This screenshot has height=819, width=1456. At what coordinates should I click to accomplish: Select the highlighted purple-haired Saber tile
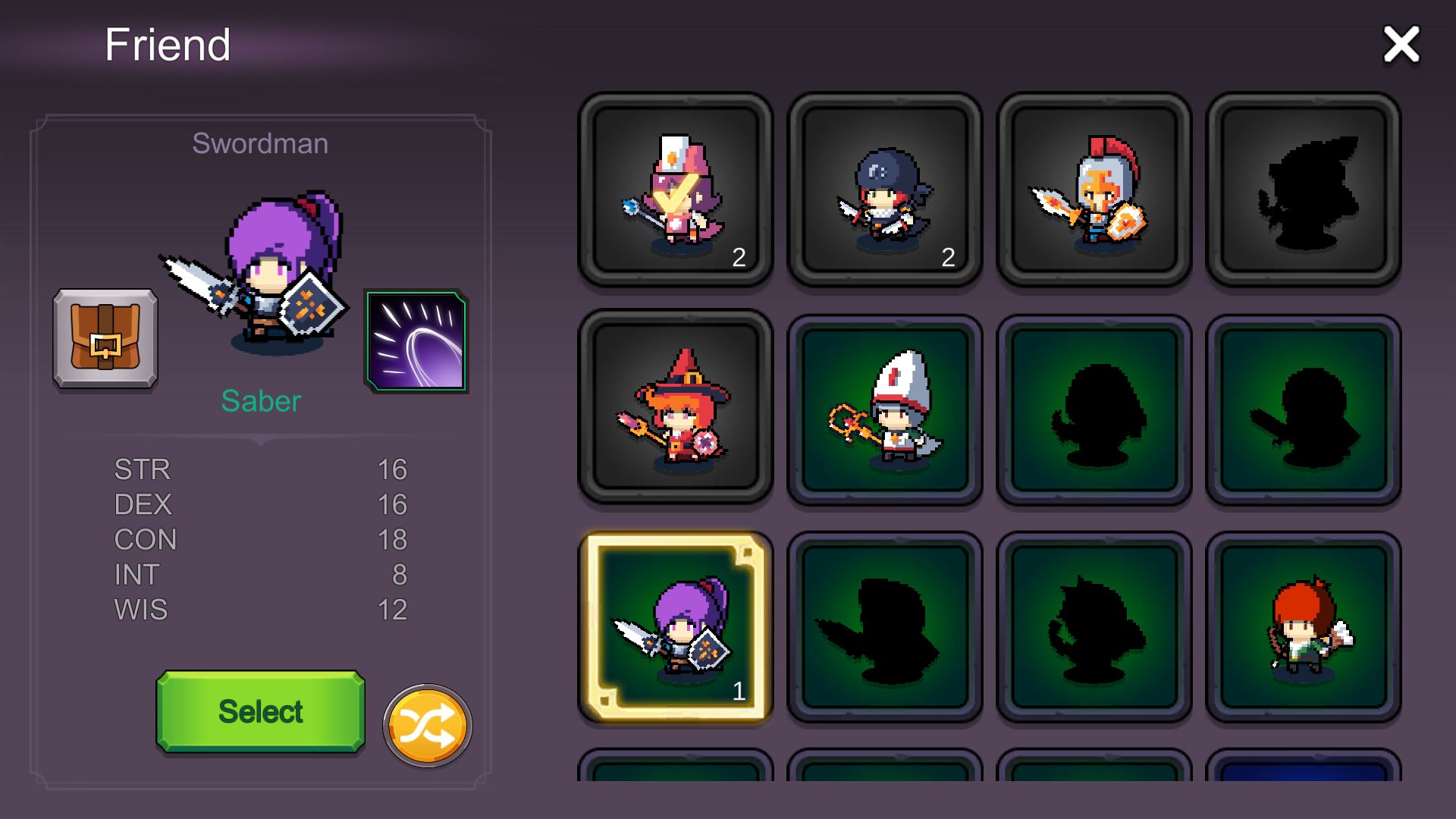click(676, 626)
